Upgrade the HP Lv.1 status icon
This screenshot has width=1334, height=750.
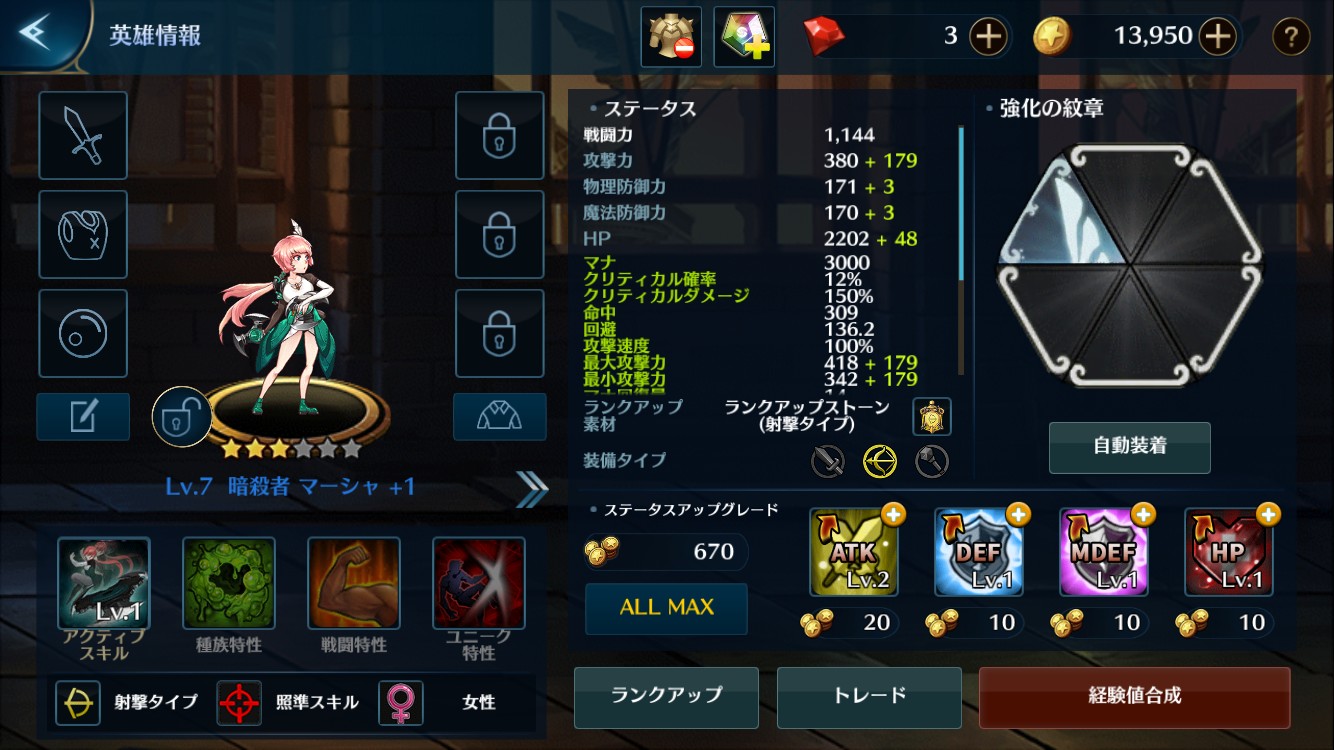pos(1229,553)
